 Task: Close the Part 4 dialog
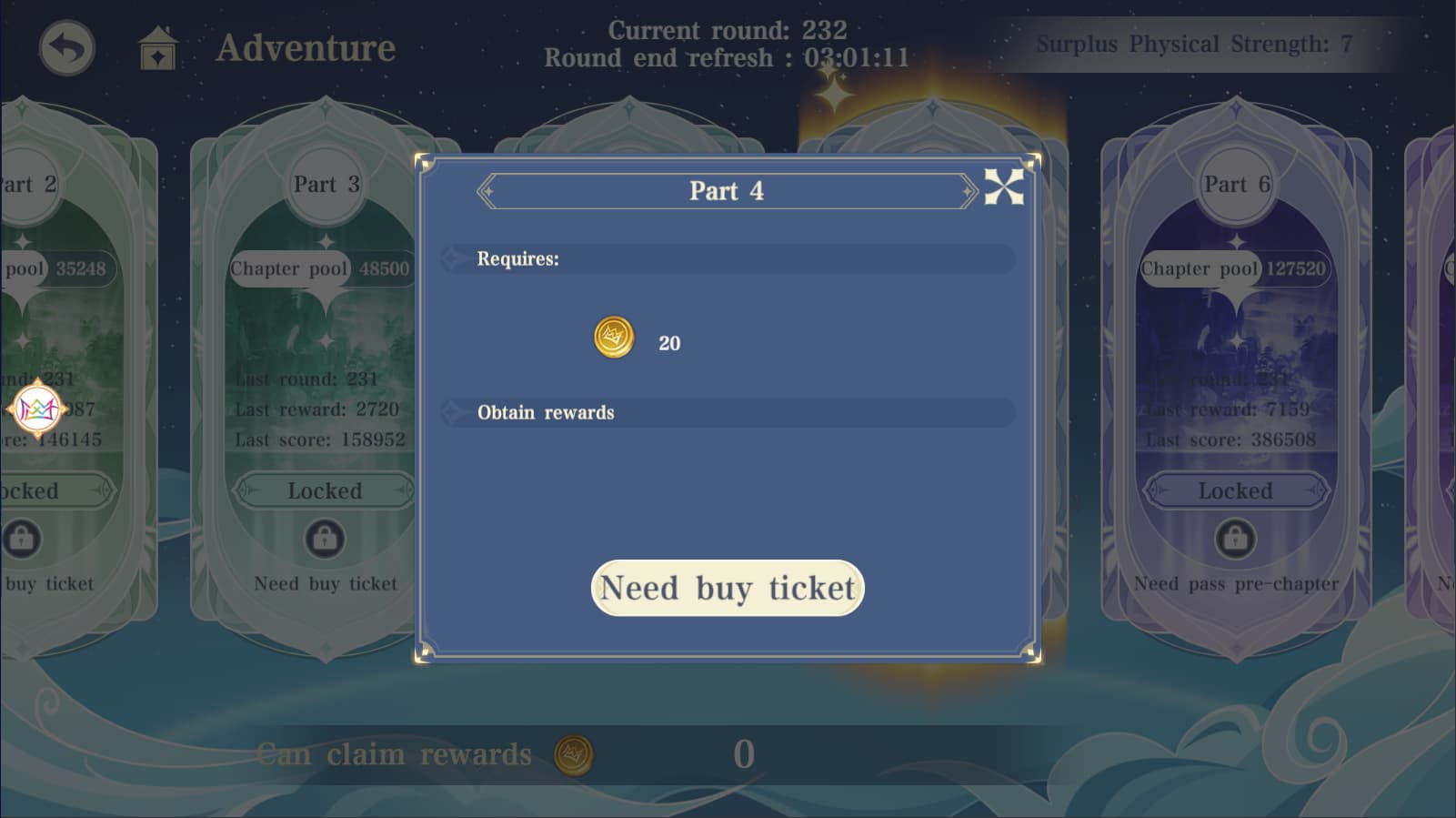click(x=1004, y=187)
